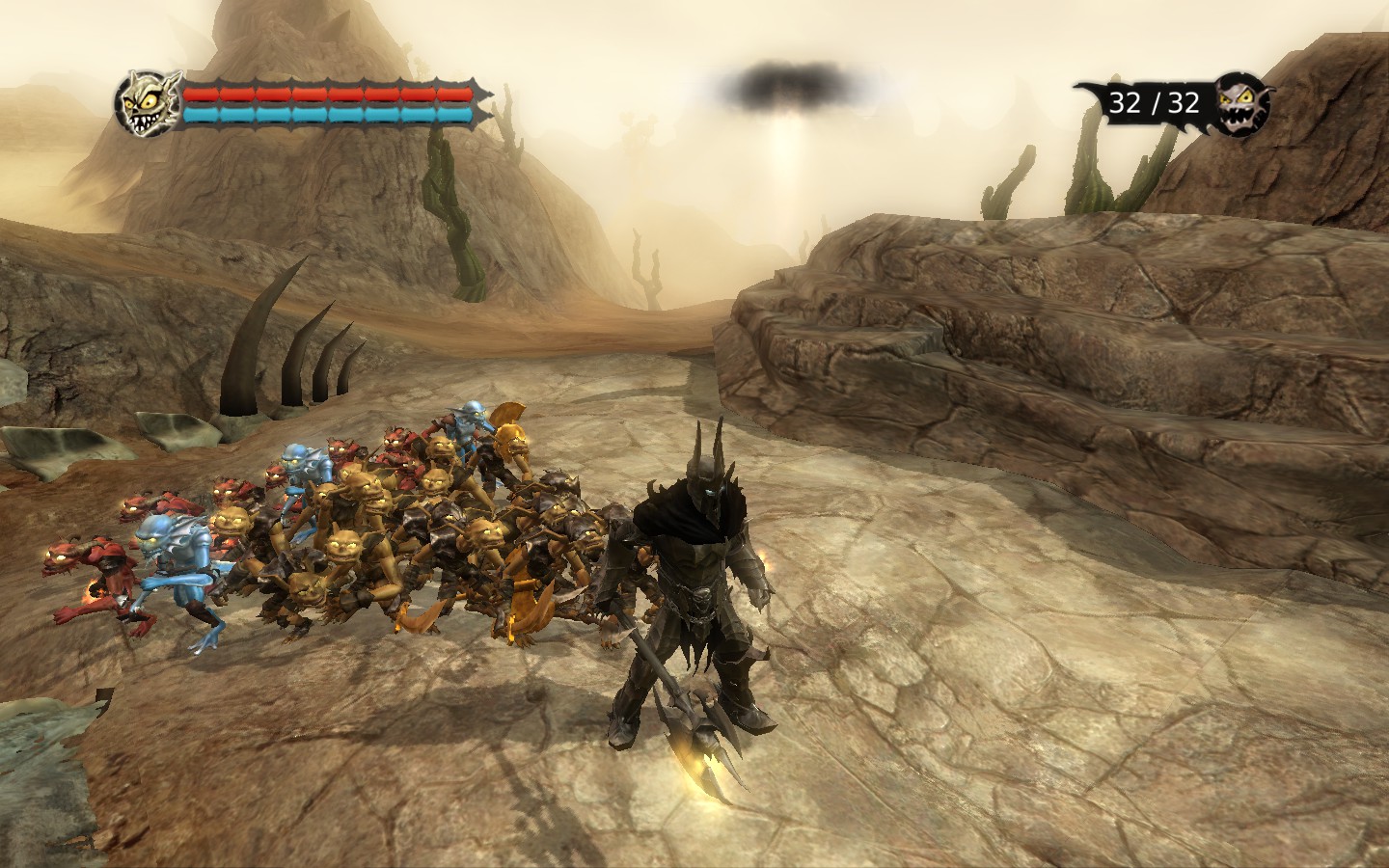Screen dimensions: 1389x868
Task: Click the Overlord portrait icon beside the bars
Action: tap(147, 102)
